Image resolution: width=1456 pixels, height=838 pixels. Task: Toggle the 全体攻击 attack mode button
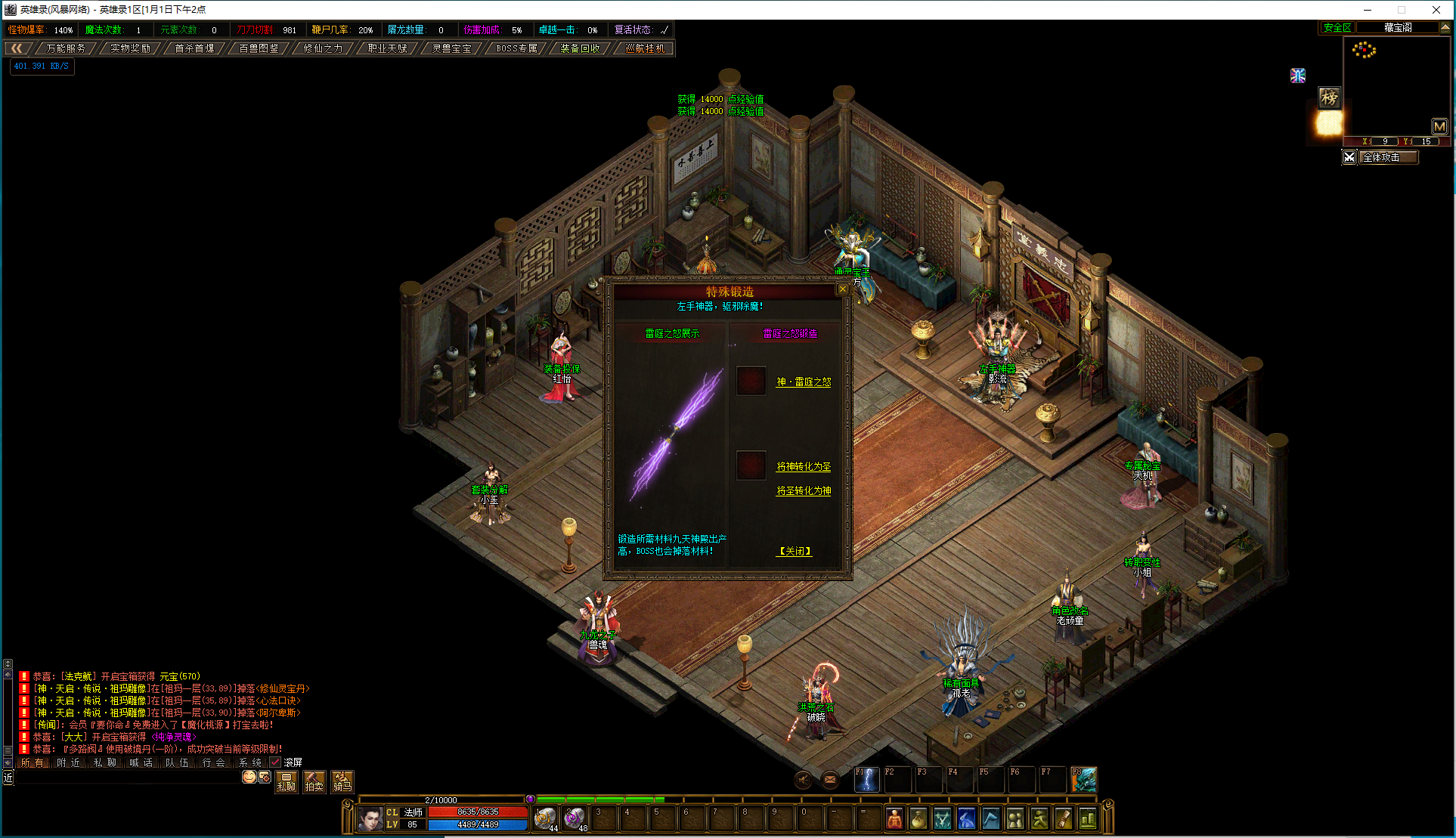point(1380,157)
